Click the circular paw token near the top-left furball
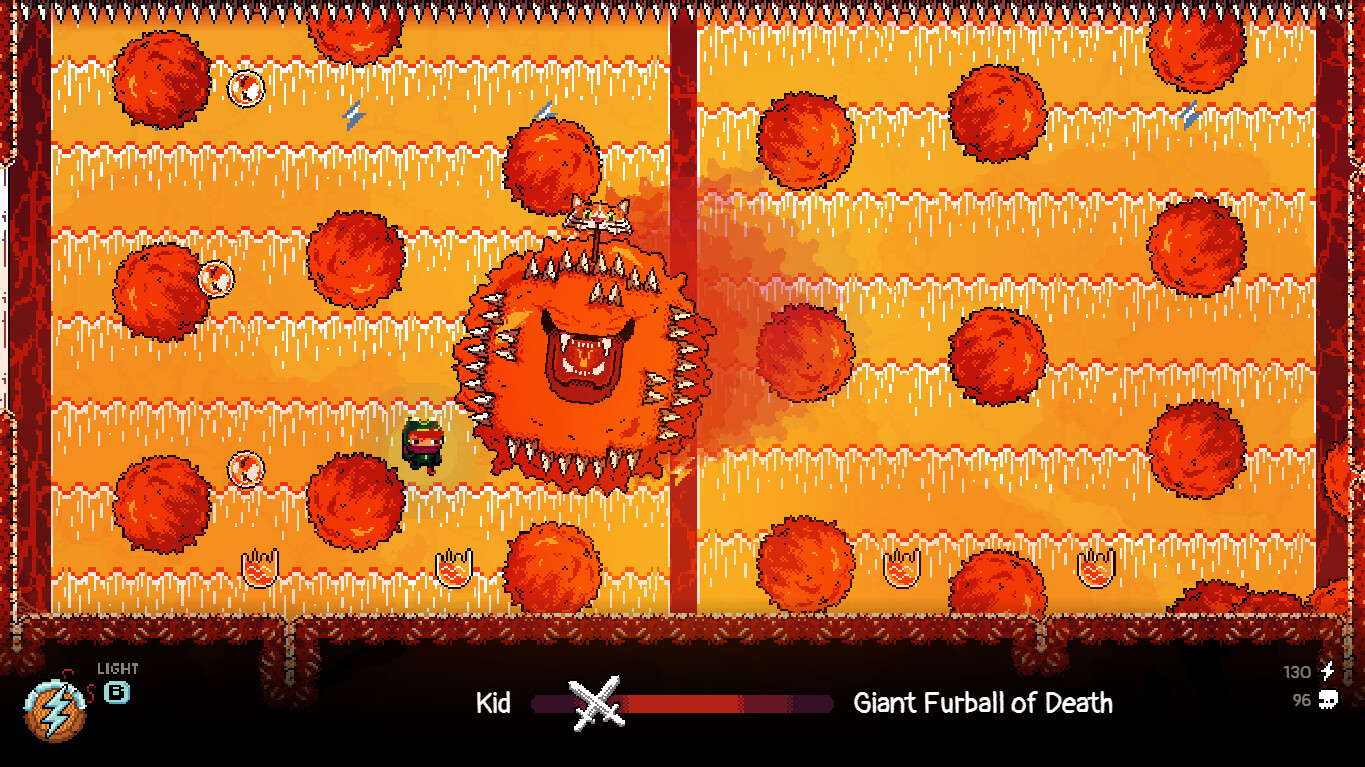1365x767 pixels. click(244, 87)
